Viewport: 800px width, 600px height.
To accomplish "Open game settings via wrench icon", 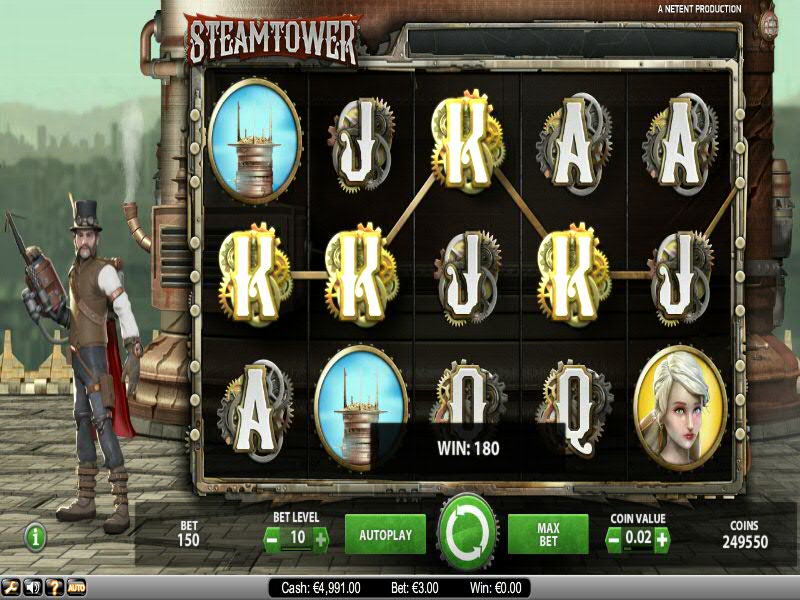I will [x=10, y=588].
